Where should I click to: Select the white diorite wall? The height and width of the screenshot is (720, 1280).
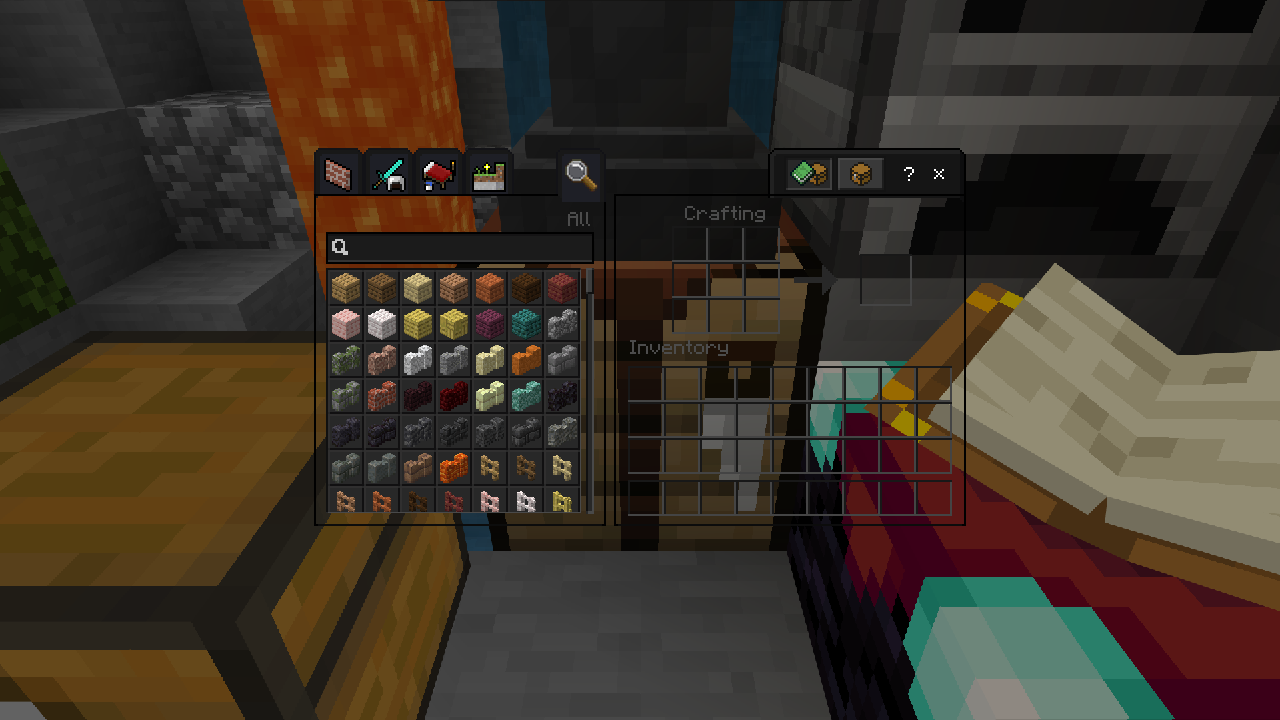tap(418, 360)
